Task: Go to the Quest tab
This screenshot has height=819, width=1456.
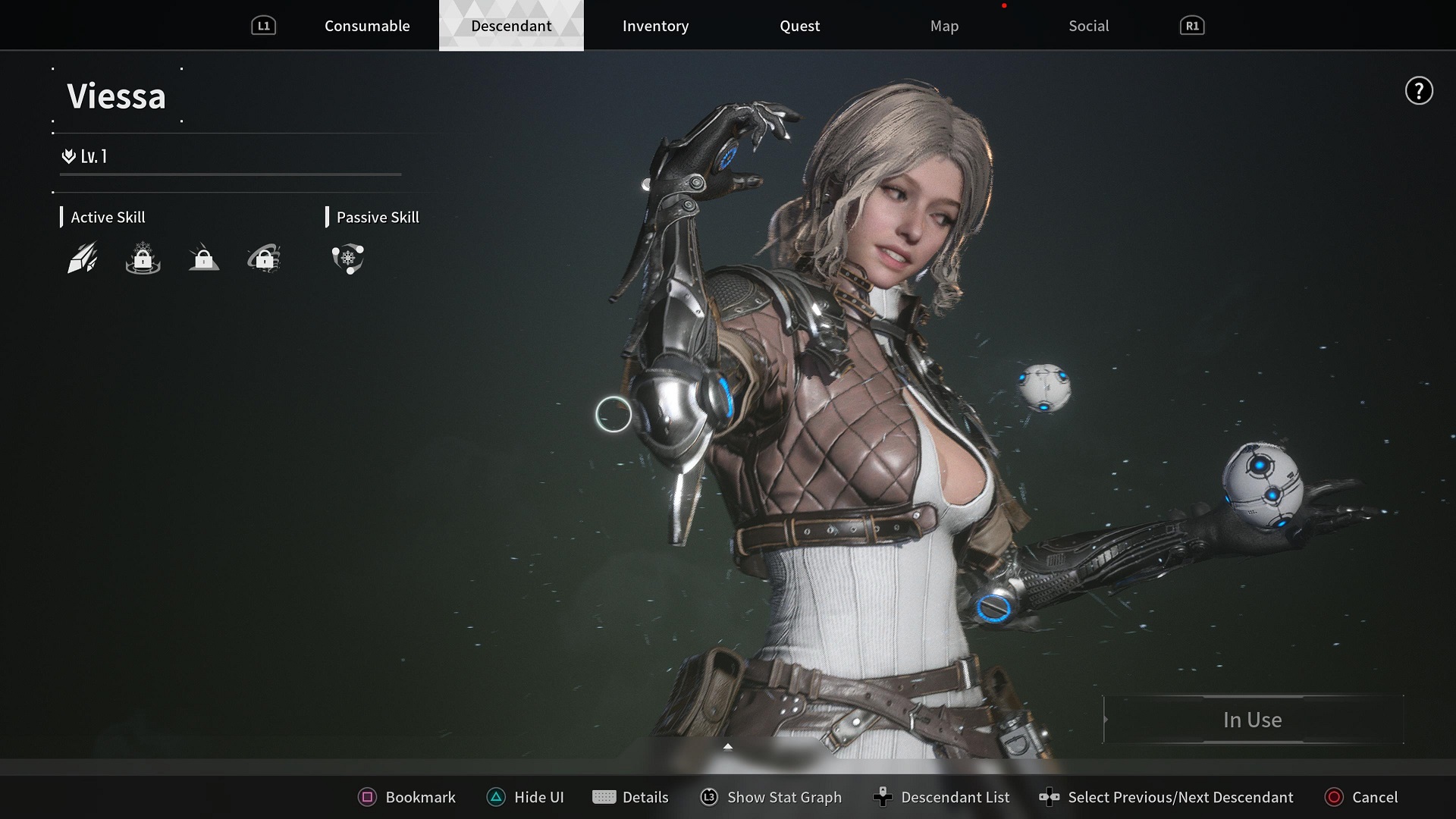Action: pyautogui.click(x=799, y=26)
